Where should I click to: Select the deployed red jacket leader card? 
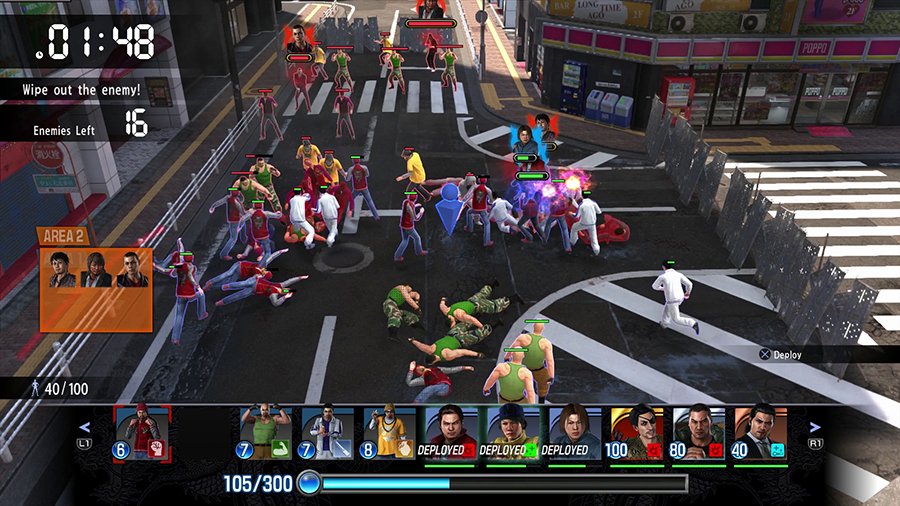tap(451, 432)
